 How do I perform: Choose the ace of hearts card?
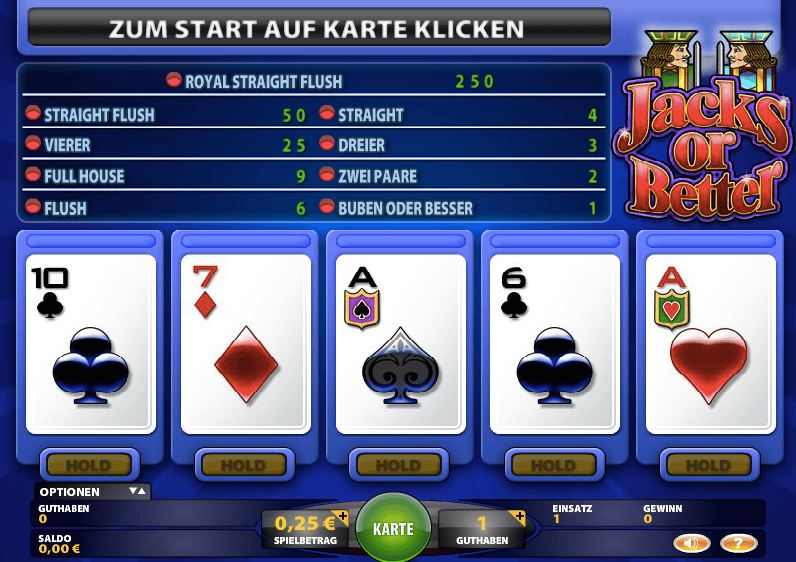click(711, 344)
